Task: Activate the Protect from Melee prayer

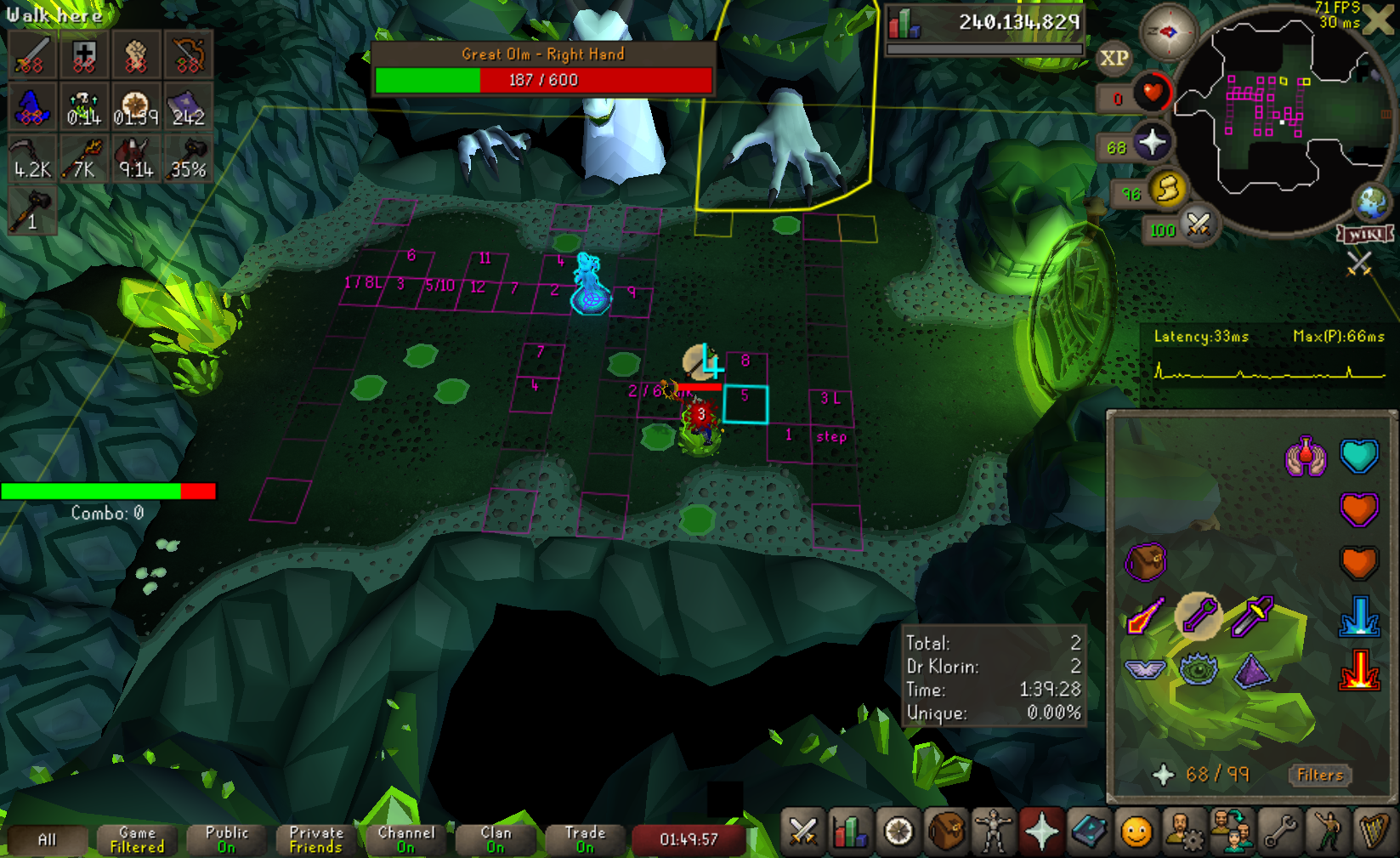Action: tap(1252, 615)
